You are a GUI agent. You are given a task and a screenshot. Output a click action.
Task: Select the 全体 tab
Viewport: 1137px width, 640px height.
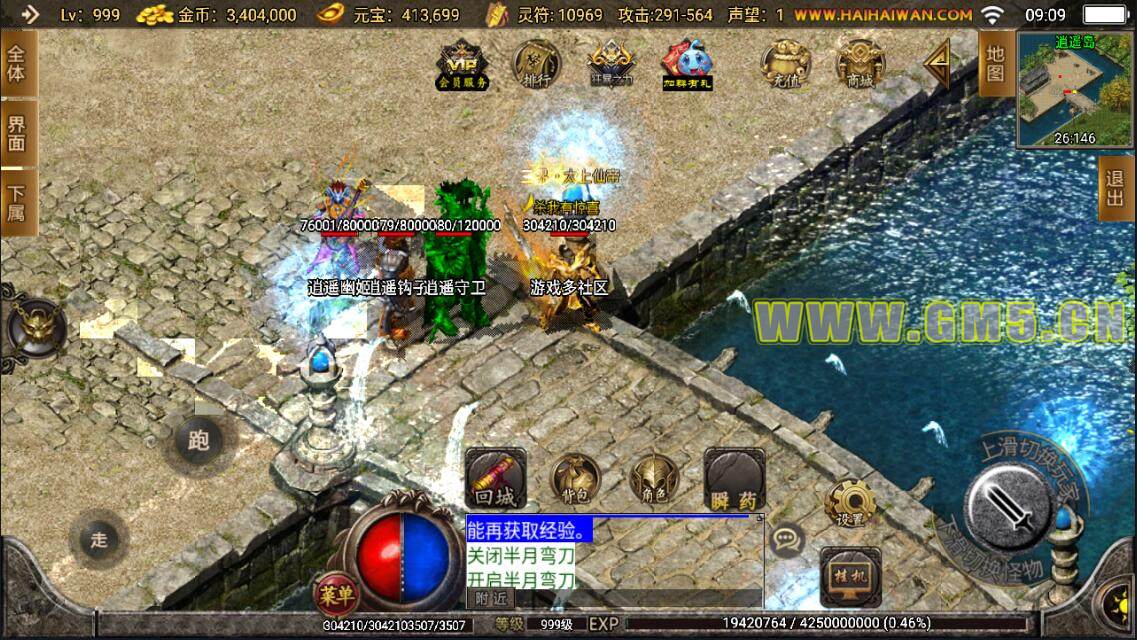point(17,62)
